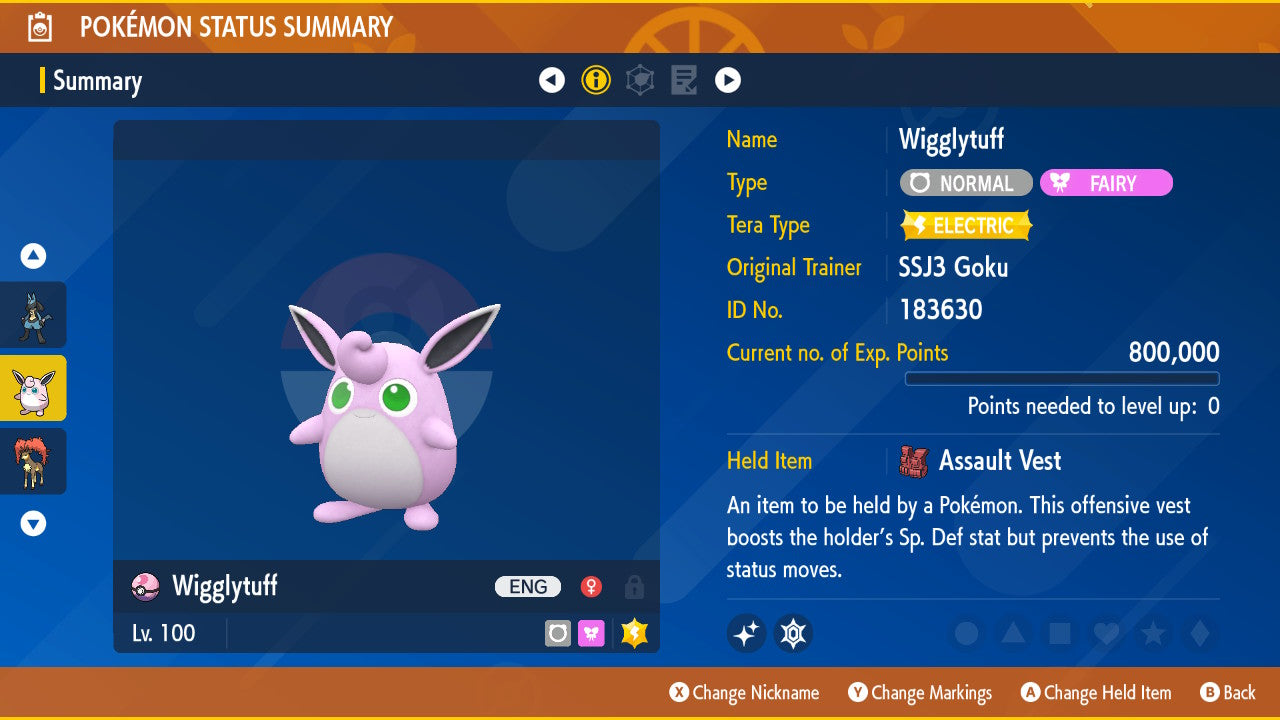Toggle the heart marking
Viewport: 1280px width, 720px height.
(1105, 633)
